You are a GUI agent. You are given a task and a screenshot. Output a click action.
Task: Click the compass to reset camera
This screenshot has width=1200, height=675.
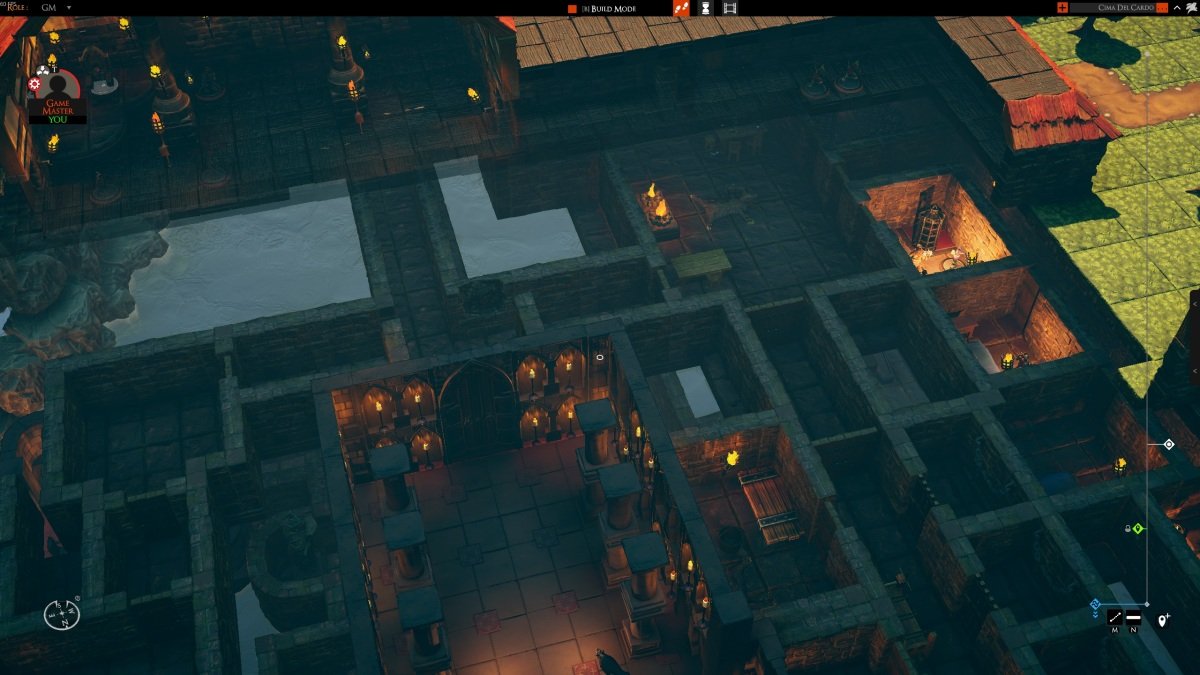[62, 612]
